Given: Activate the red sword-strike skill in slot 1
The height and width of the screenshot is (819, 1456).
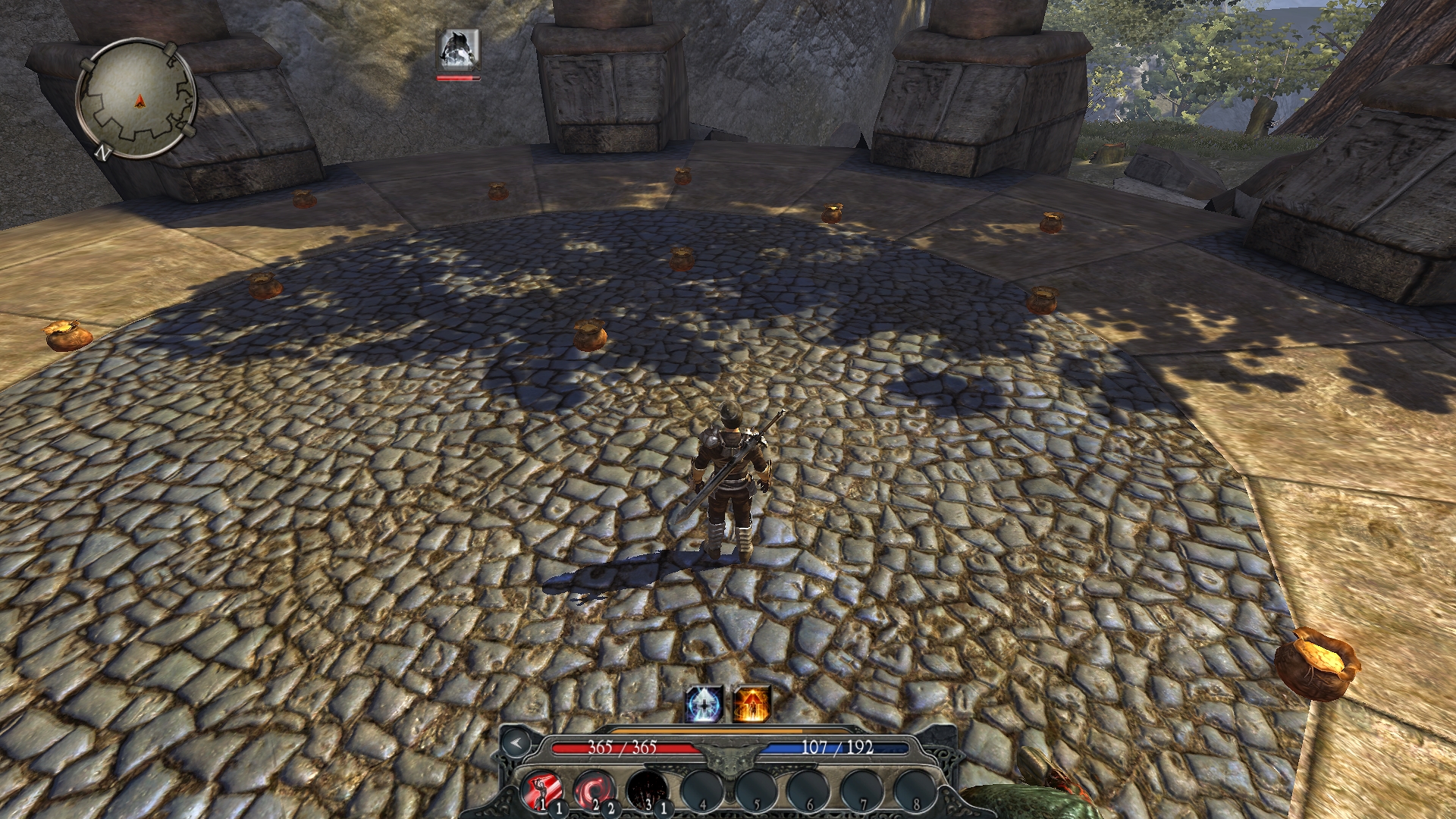Looking at the screenshot, I should coord(543,790).
